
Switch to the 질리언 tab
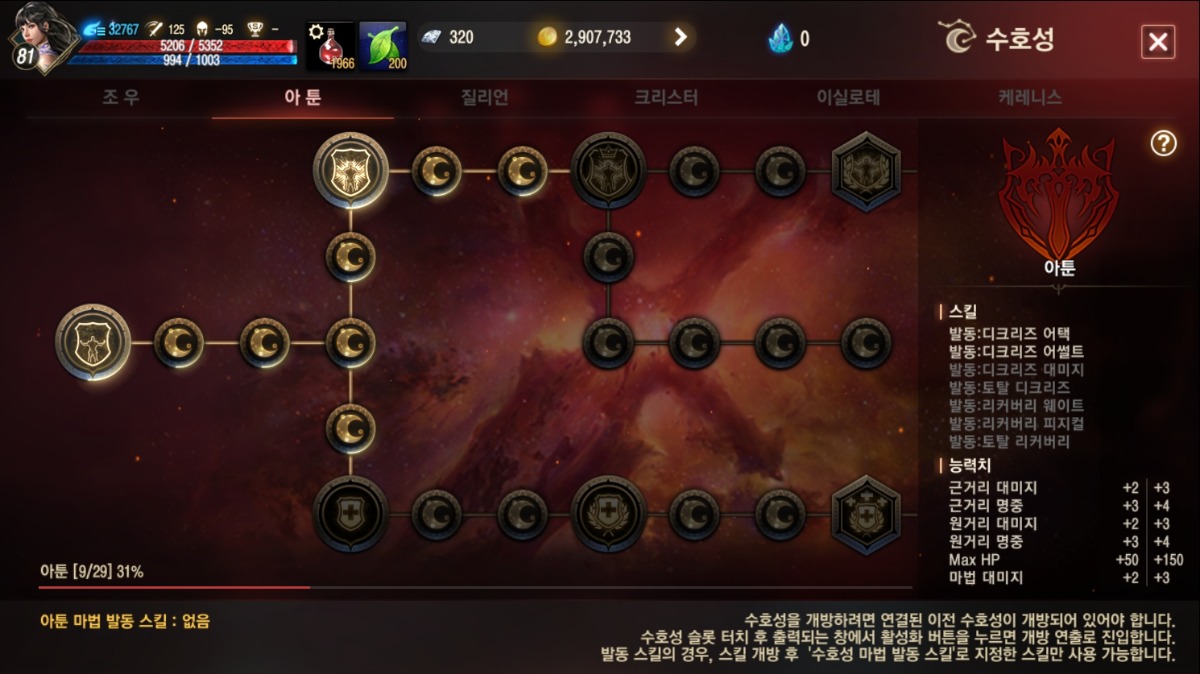pyautogui.click(x=485, y=98)
